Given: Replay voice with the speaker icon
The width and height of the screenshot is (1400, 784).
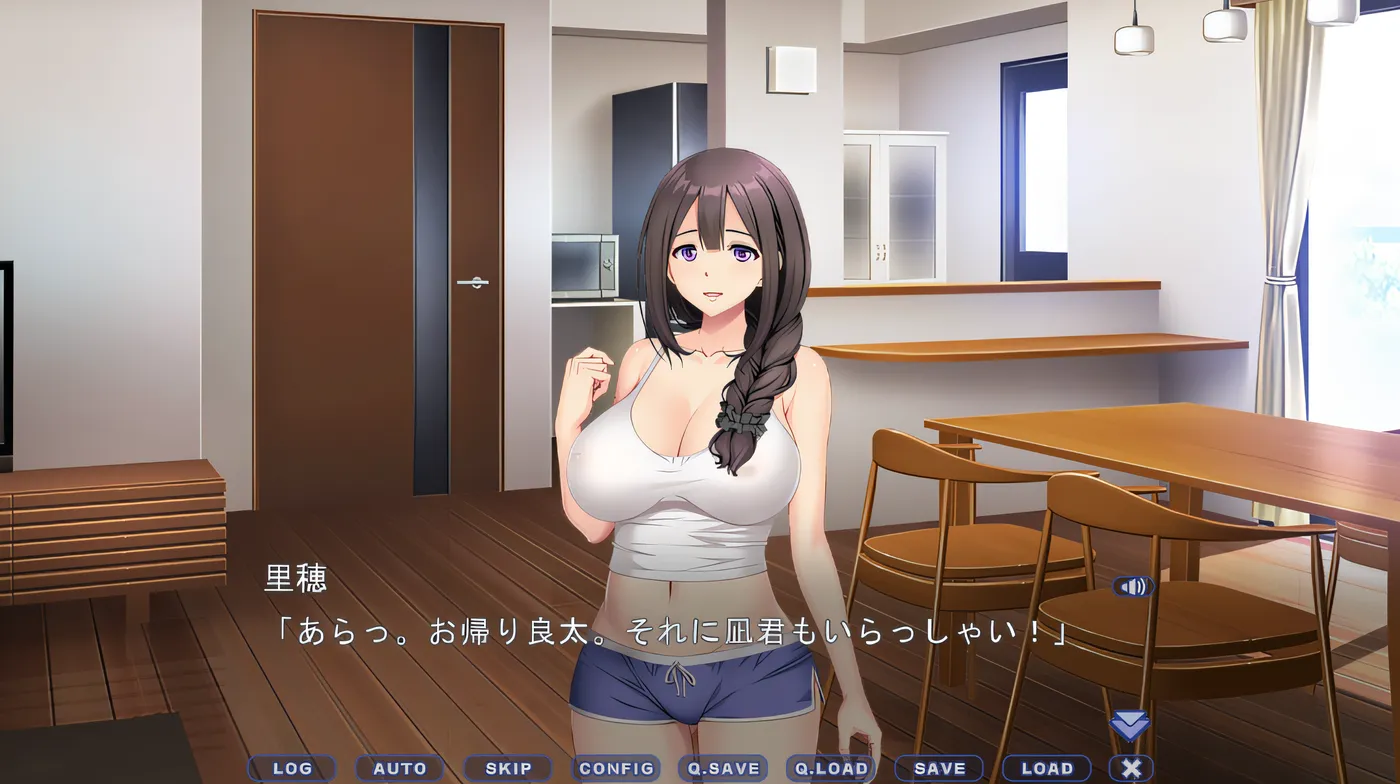Looking at the screenshot, I should tap(1133, 587).
